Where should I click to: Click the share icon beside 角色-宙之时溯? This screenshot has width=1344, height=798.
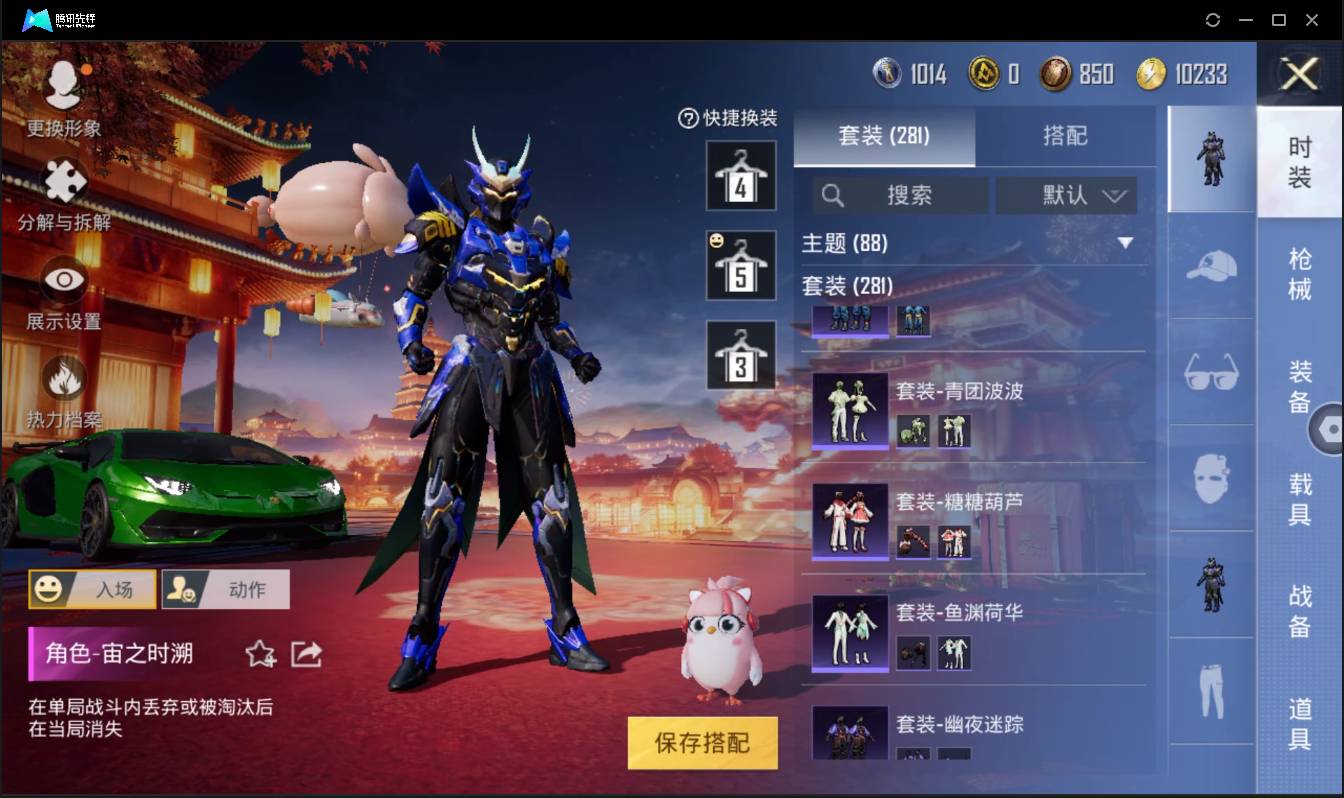(307, 652)
